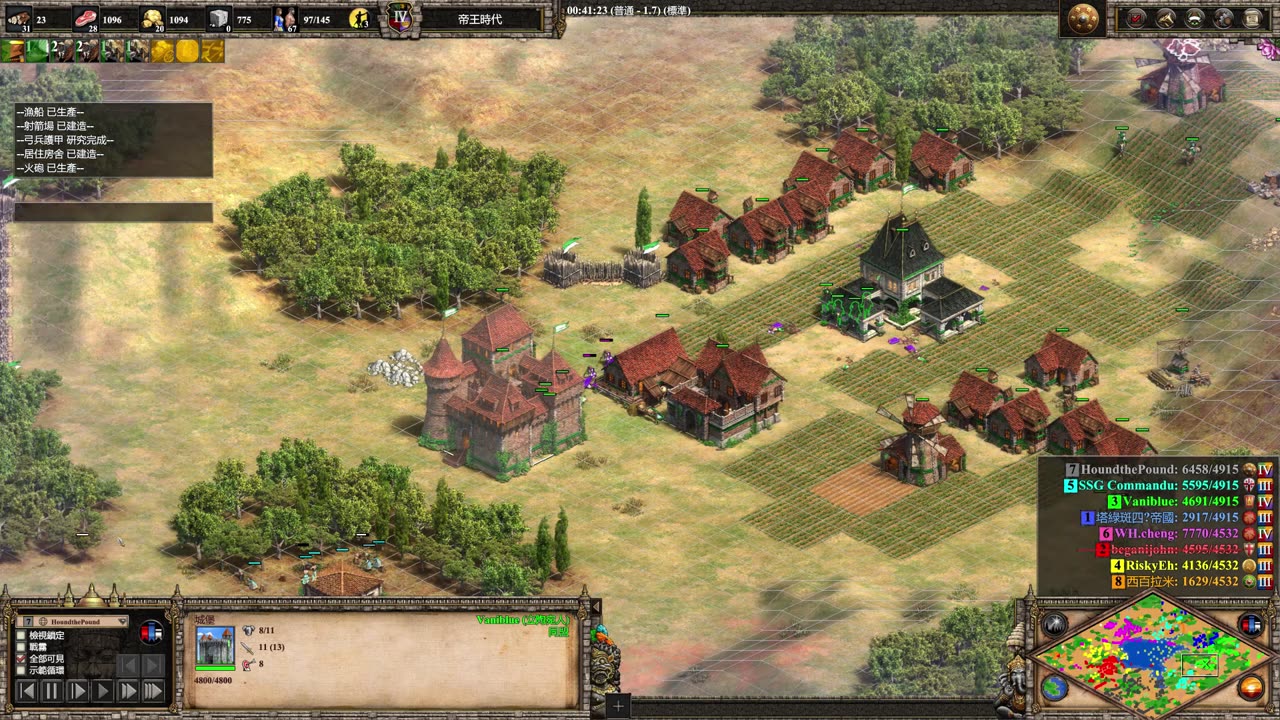Set replay to fastest triple speed

tap(153, 690)
